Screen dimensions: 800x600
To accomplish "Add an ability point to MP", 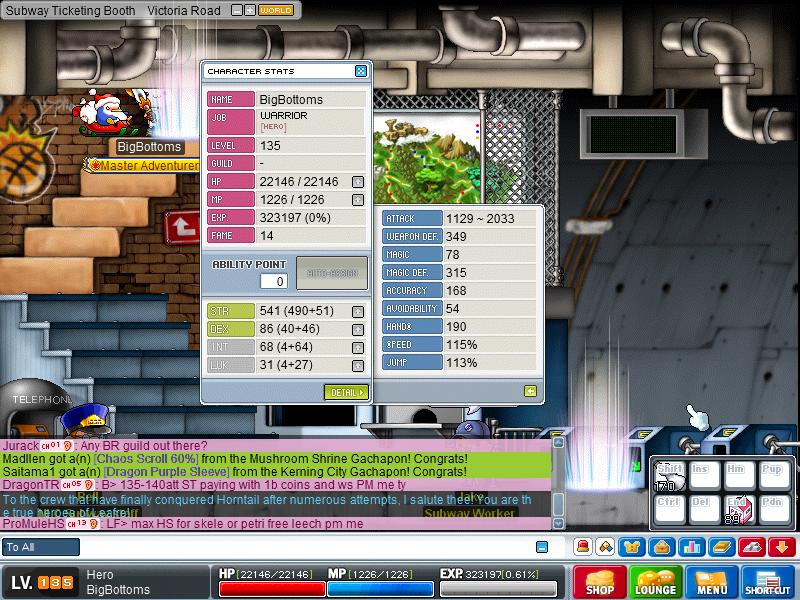I will coord(358,200).
